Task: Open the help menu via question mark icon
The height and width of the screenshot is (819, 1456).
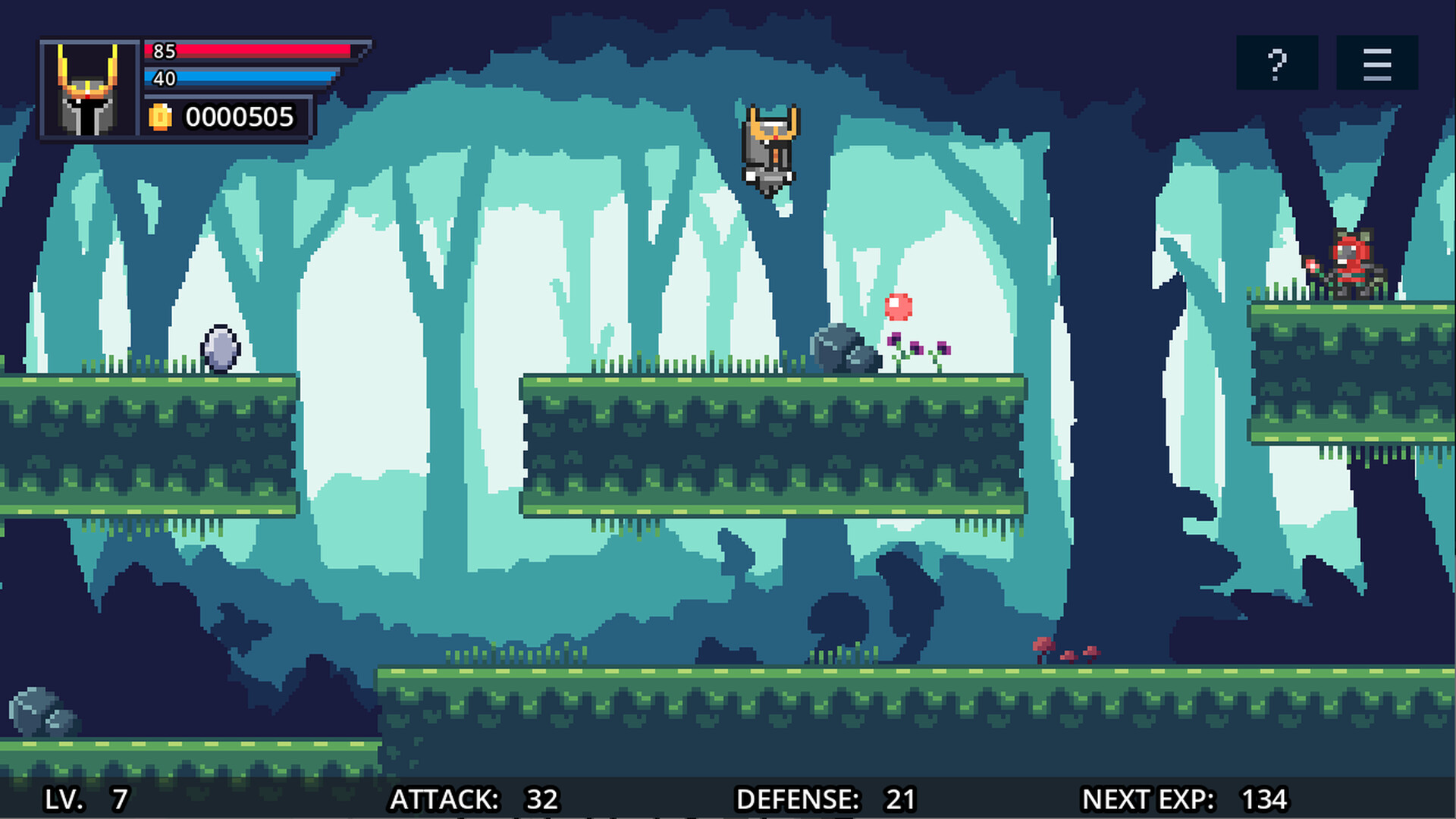Action: point(1277,63)
